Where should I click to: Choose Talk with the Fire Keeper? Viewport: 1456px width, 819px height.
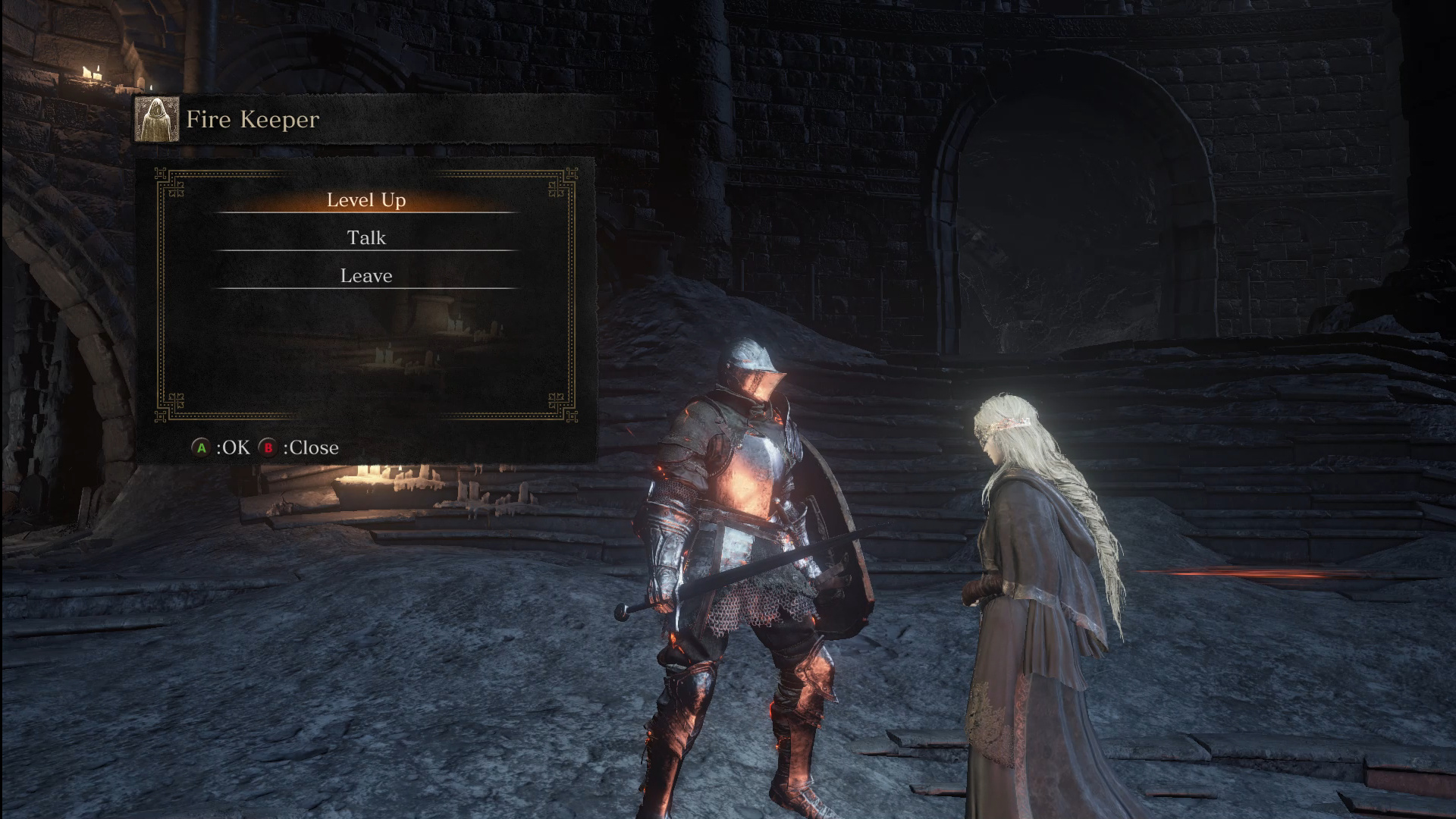(x=366, y=238)
